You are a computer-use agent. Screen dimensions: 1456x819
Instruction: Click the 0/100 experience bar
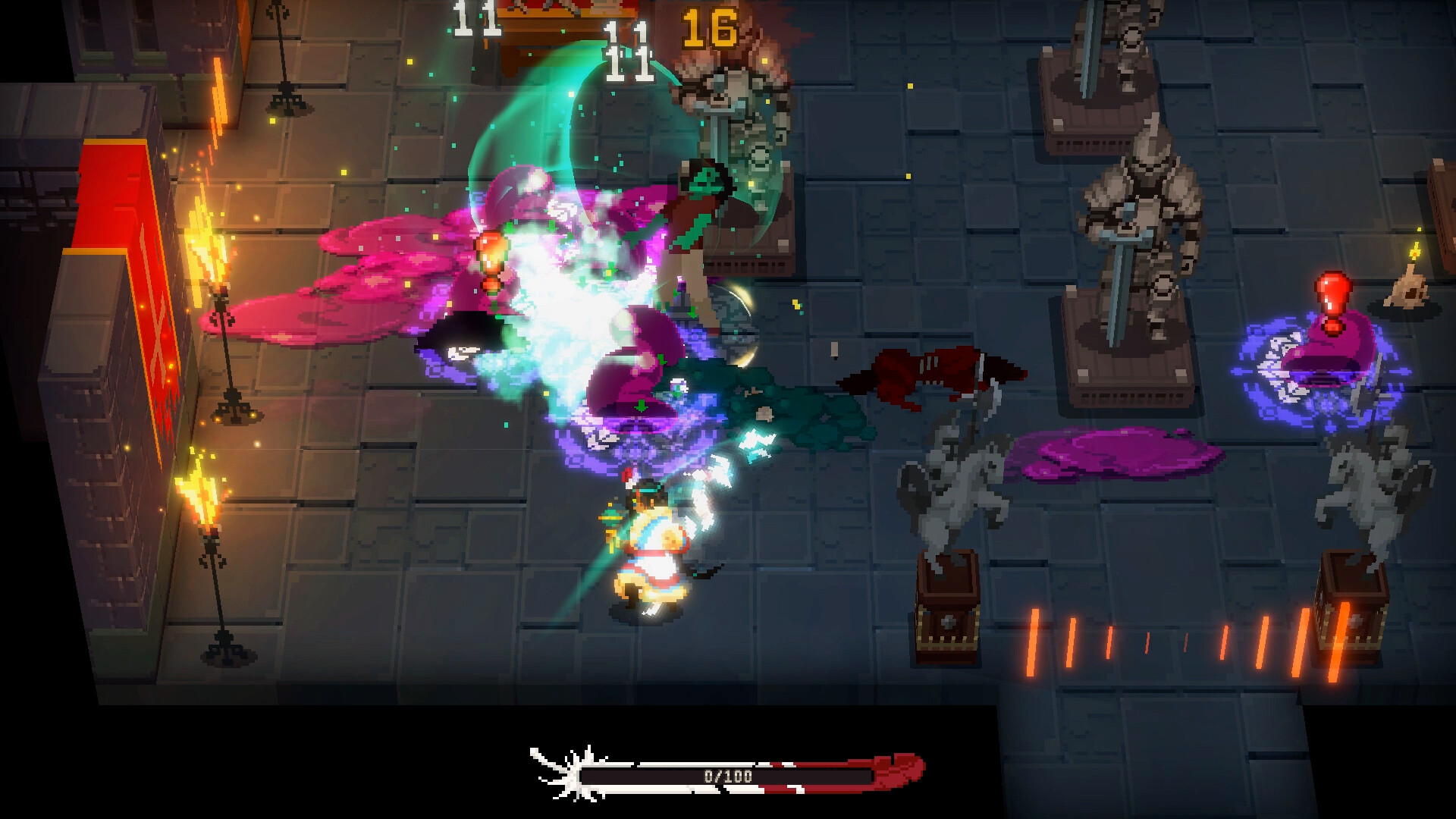click(x=728, y=775)
